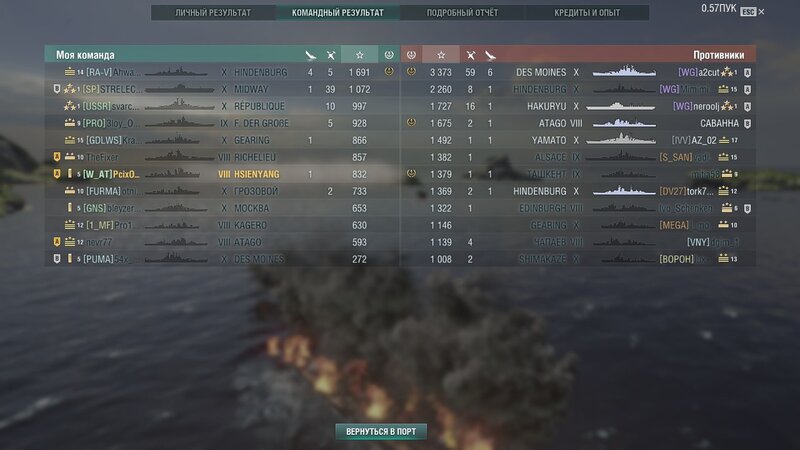
Task: Select the enemy Yamato row of AZ_02
Action: [578, 140]
